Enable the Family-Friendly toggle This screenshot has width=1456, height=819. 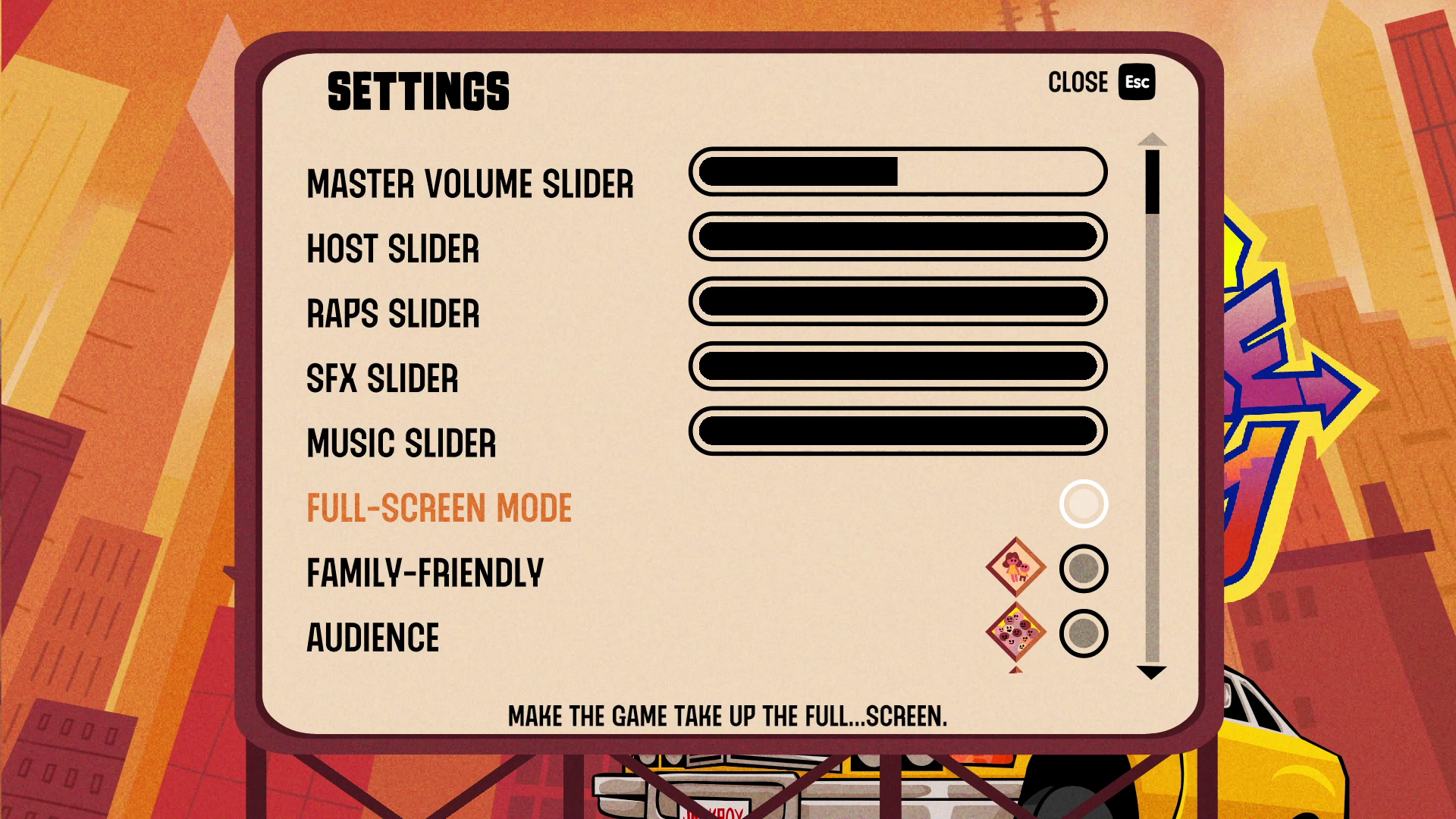tap(1083, 569)
